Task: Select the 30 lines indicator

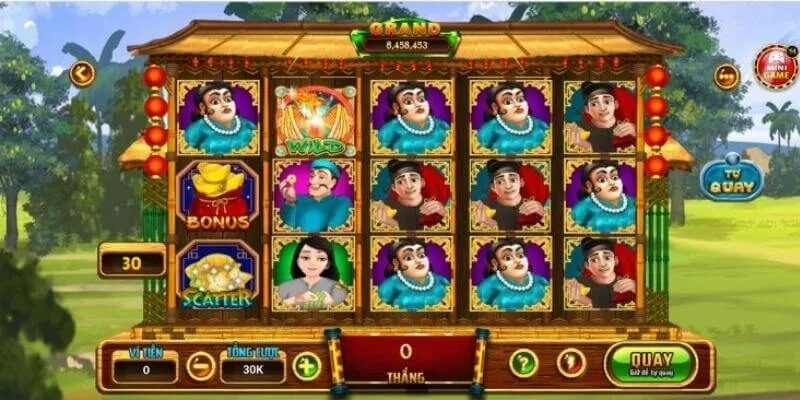Action: (132, 262)
